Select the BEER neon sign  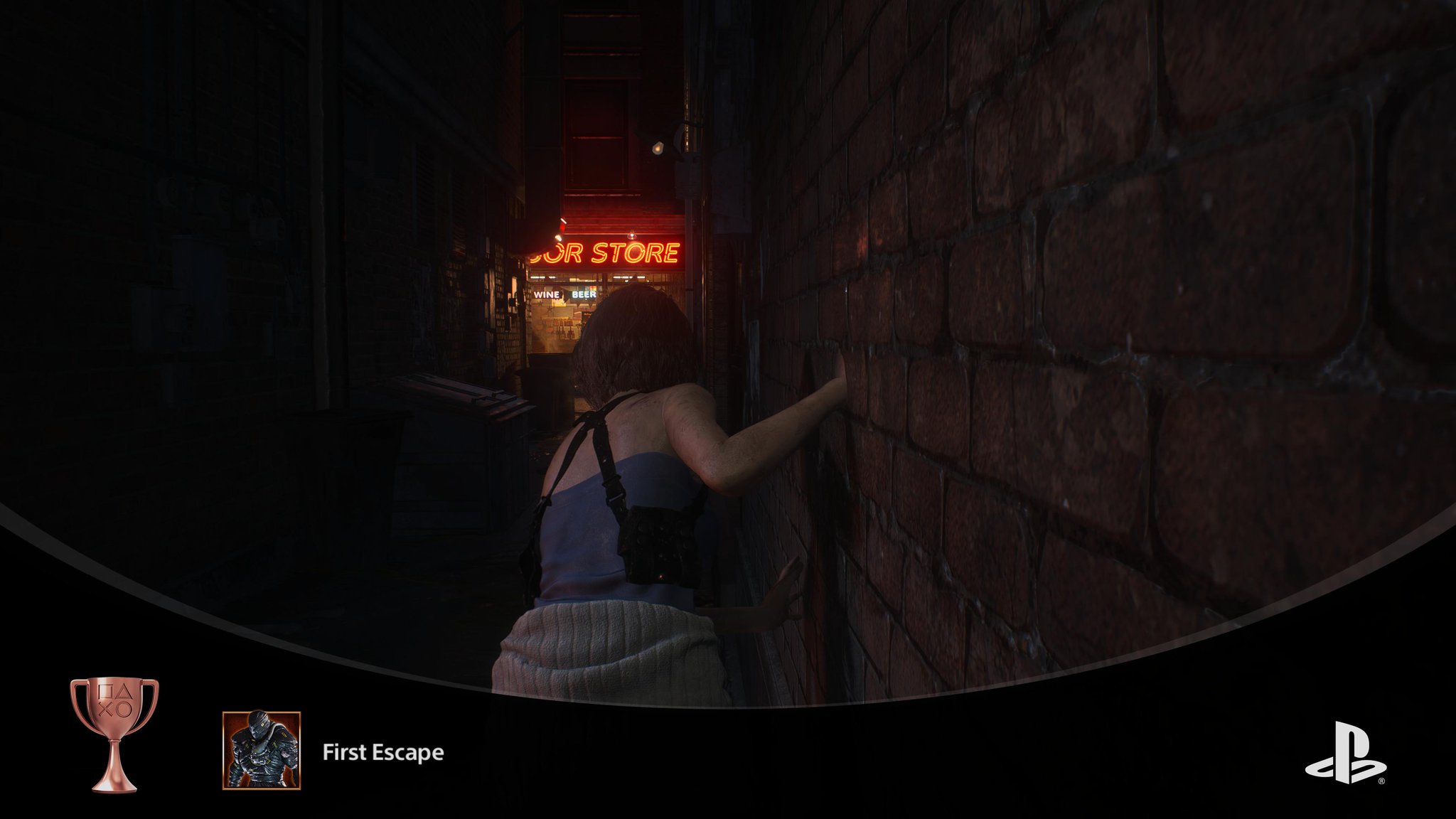click(583, 294)
